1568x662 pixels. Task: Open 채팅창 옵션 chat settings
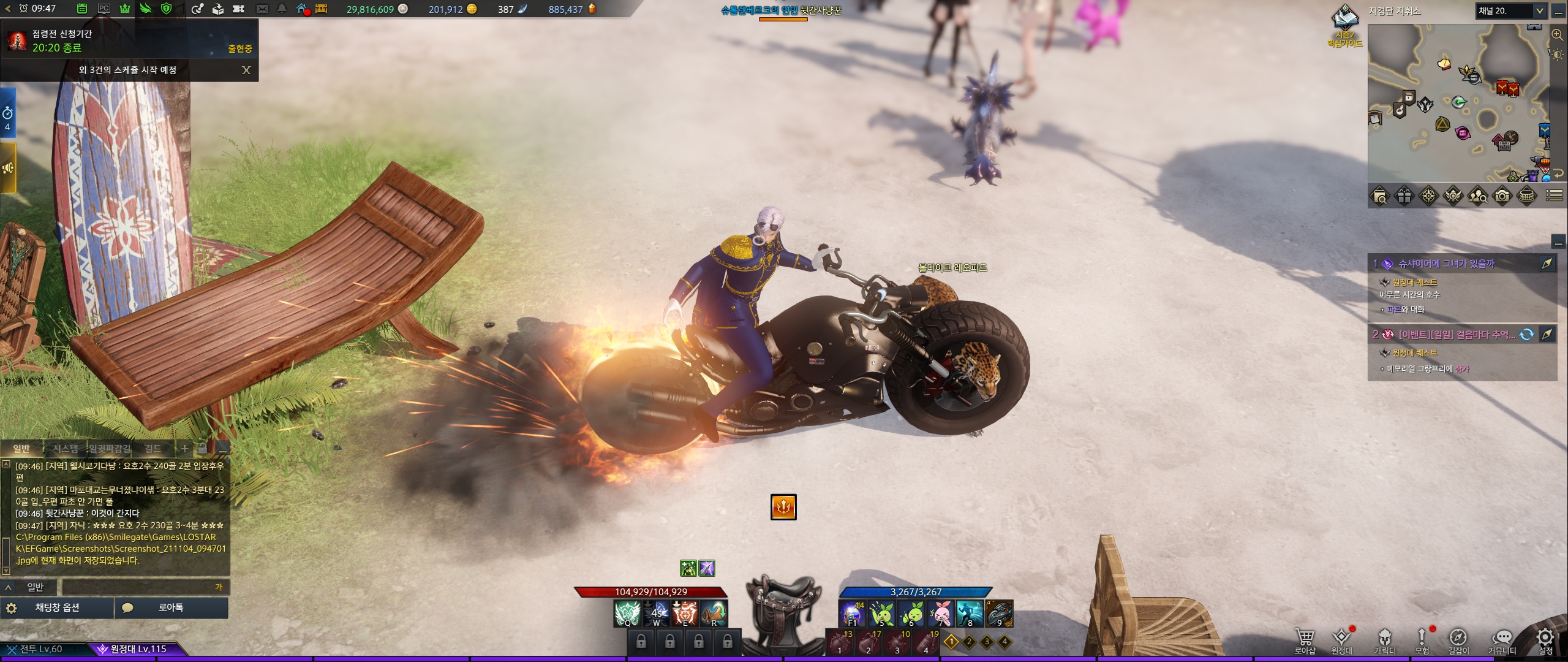click(x=57, y=607)
